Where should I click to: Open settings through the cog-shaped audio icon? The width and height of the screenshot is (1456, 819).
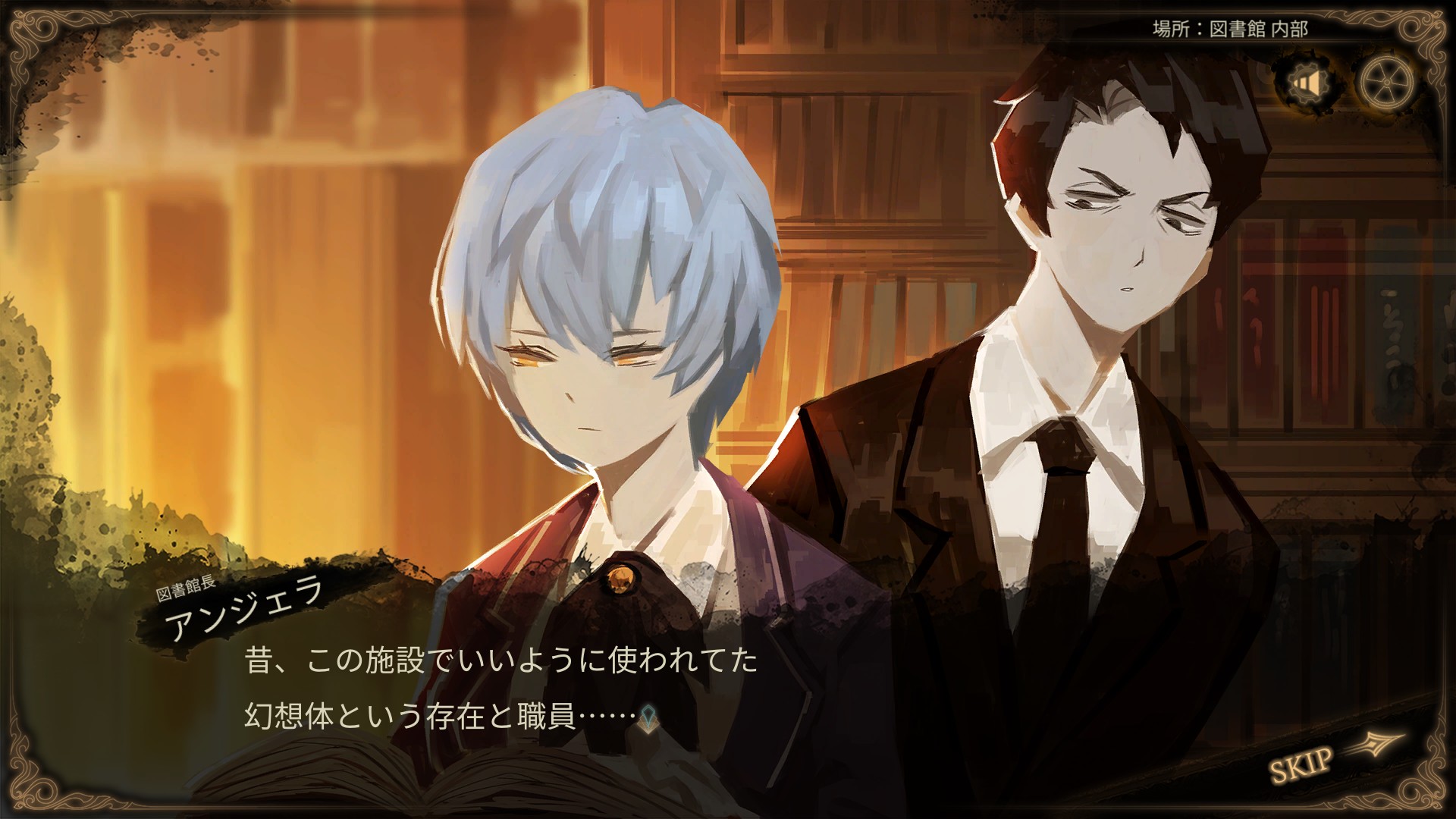click(x=1310, y=83)
